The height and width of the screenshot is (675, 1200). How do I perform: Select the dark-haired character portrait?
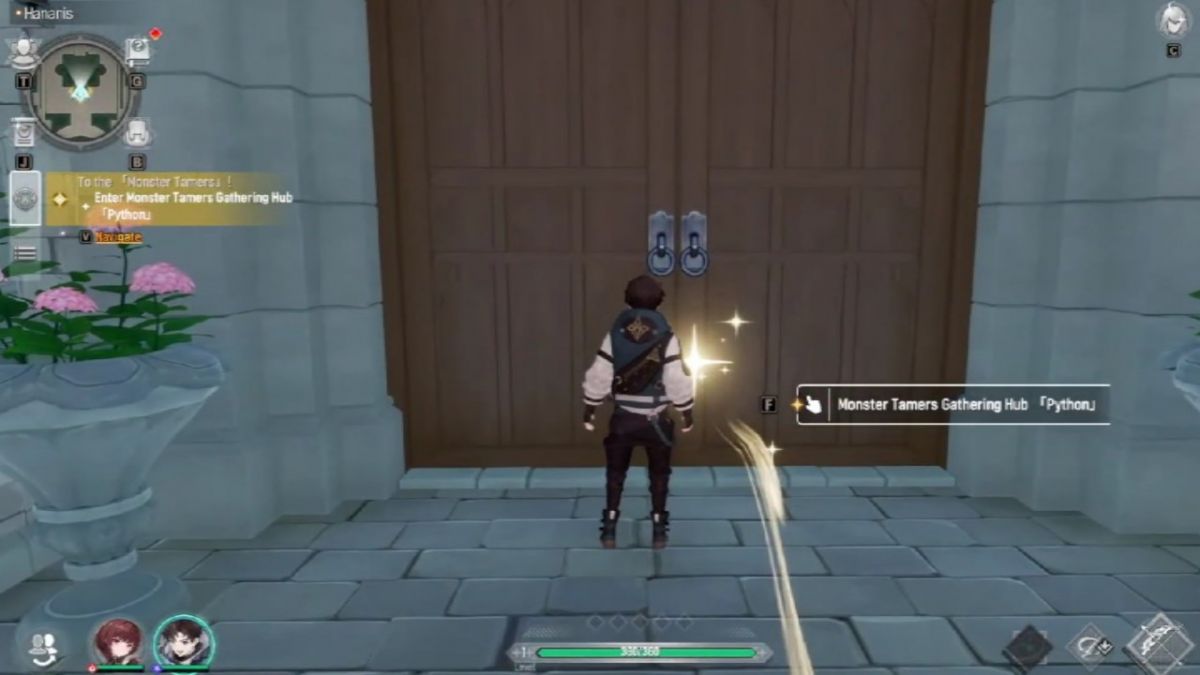click(183, 643)
